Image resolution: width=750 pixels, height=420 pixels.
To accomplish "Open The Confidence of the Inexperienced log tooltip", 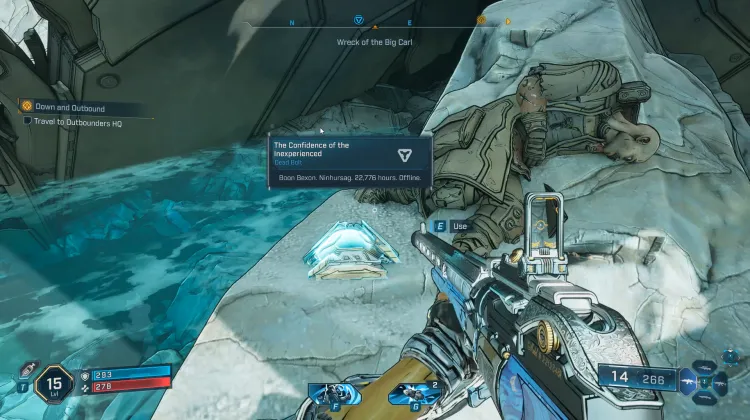I will pos(350,161).
